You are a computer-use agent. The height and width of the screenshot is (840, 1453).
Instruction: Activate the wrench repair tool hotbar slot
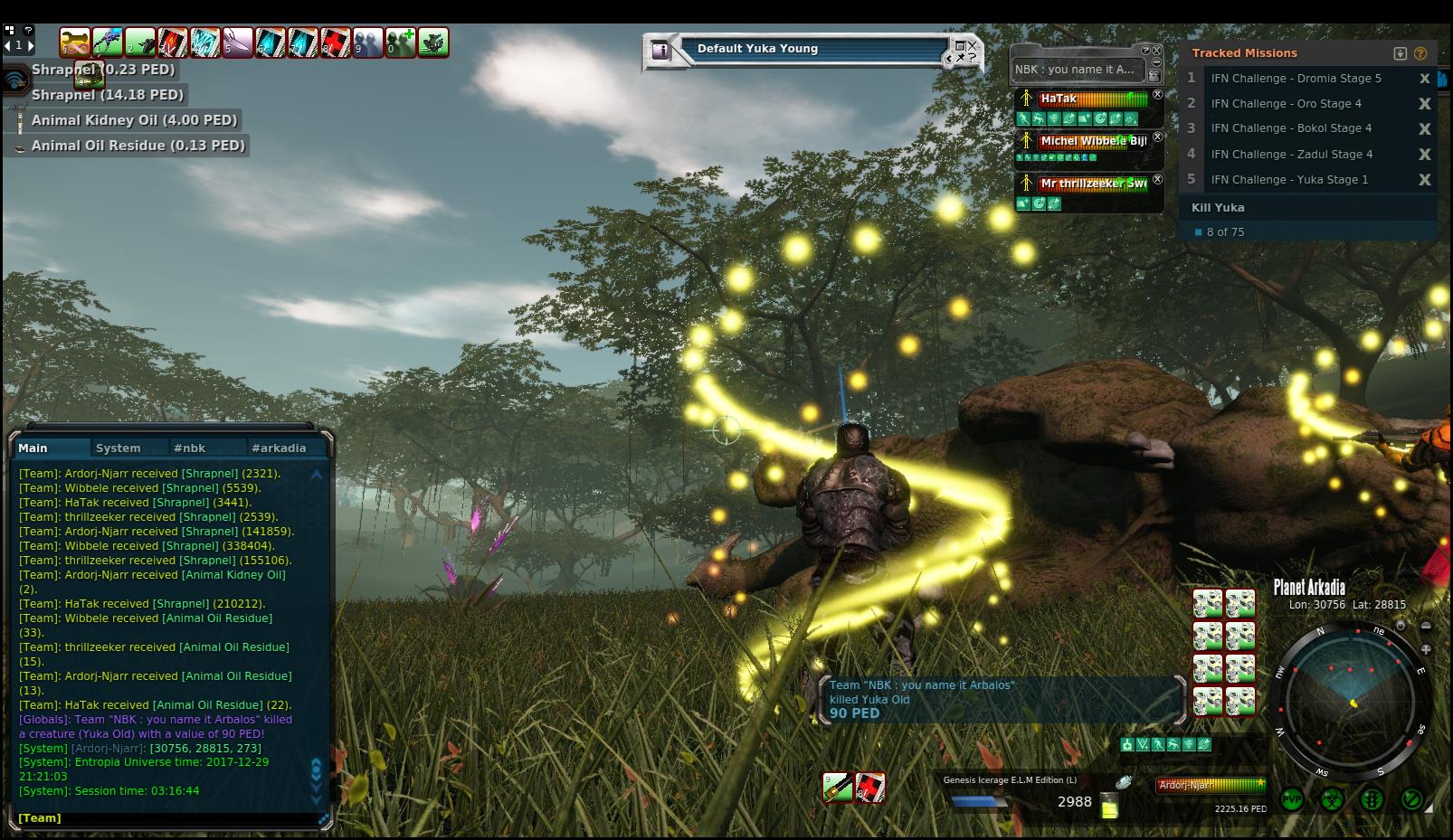pos(74,42)
